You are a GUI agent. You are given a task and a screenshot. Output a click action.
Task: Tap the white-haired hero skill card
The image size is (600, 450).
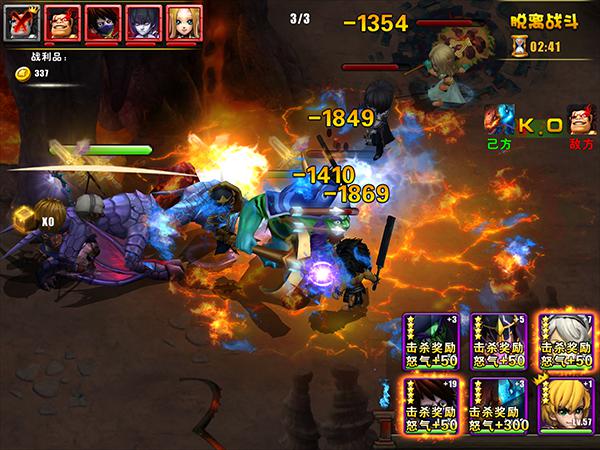(x=567, y=342)
